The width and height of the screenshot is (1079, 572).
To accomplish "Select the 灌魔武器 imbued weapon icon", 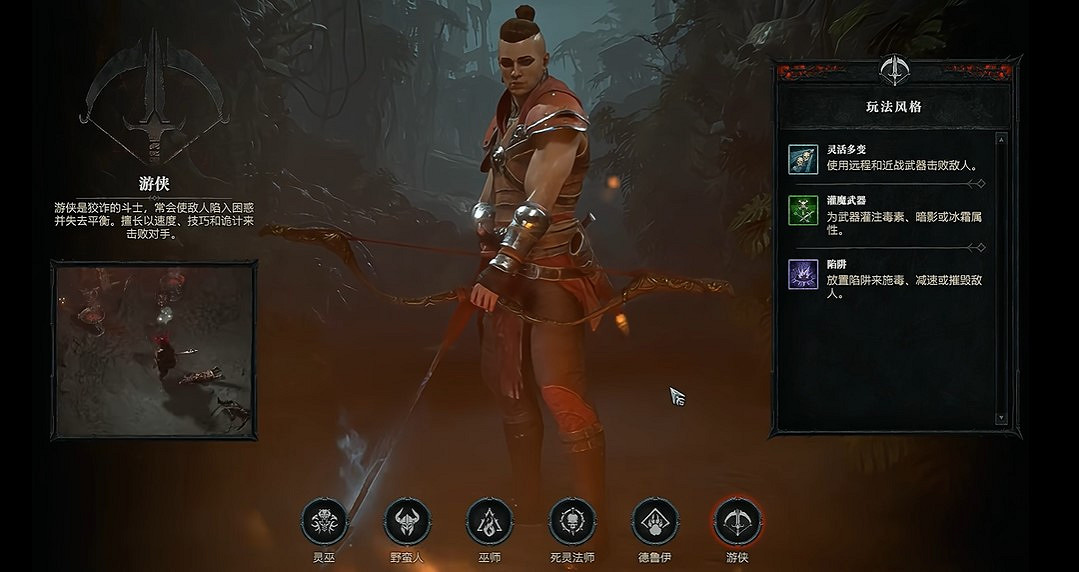I will click(x=803, y=210).
